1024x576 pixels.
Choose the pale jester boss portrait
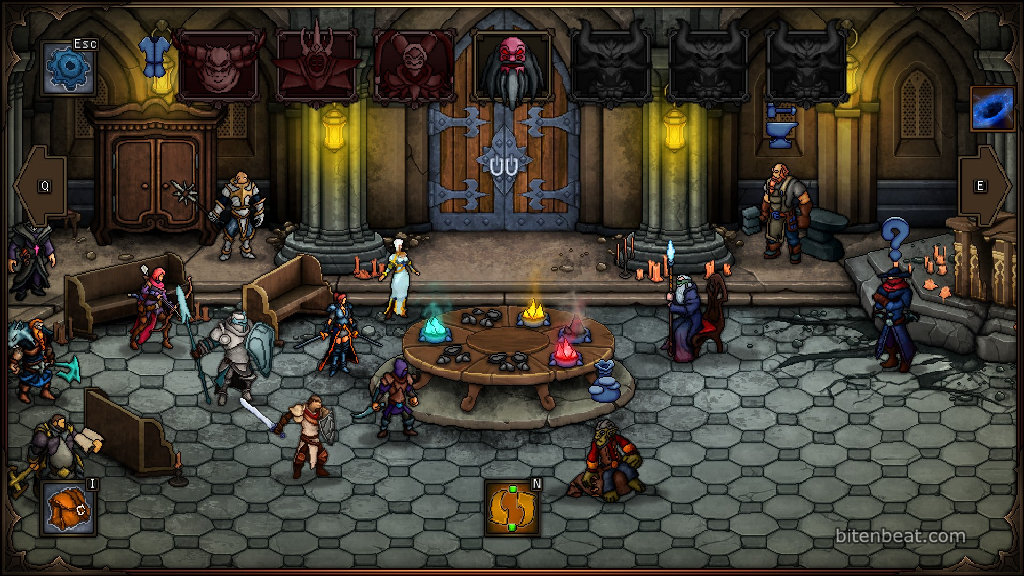414,66
